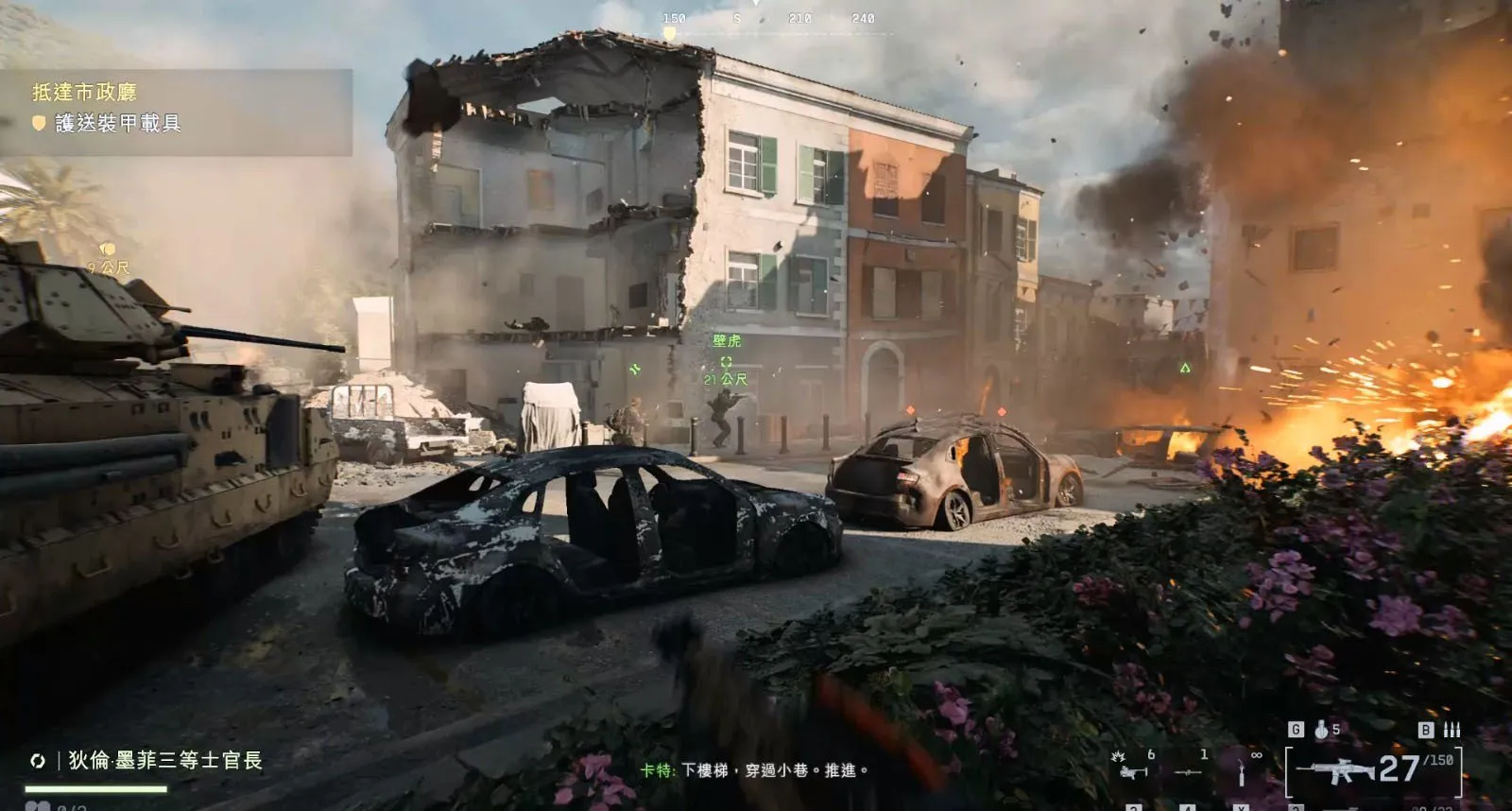Pick the gadget slot with count 1
Image resolution: width=1512 pixels, height=811 pixels.
[x=1188, y=770]
